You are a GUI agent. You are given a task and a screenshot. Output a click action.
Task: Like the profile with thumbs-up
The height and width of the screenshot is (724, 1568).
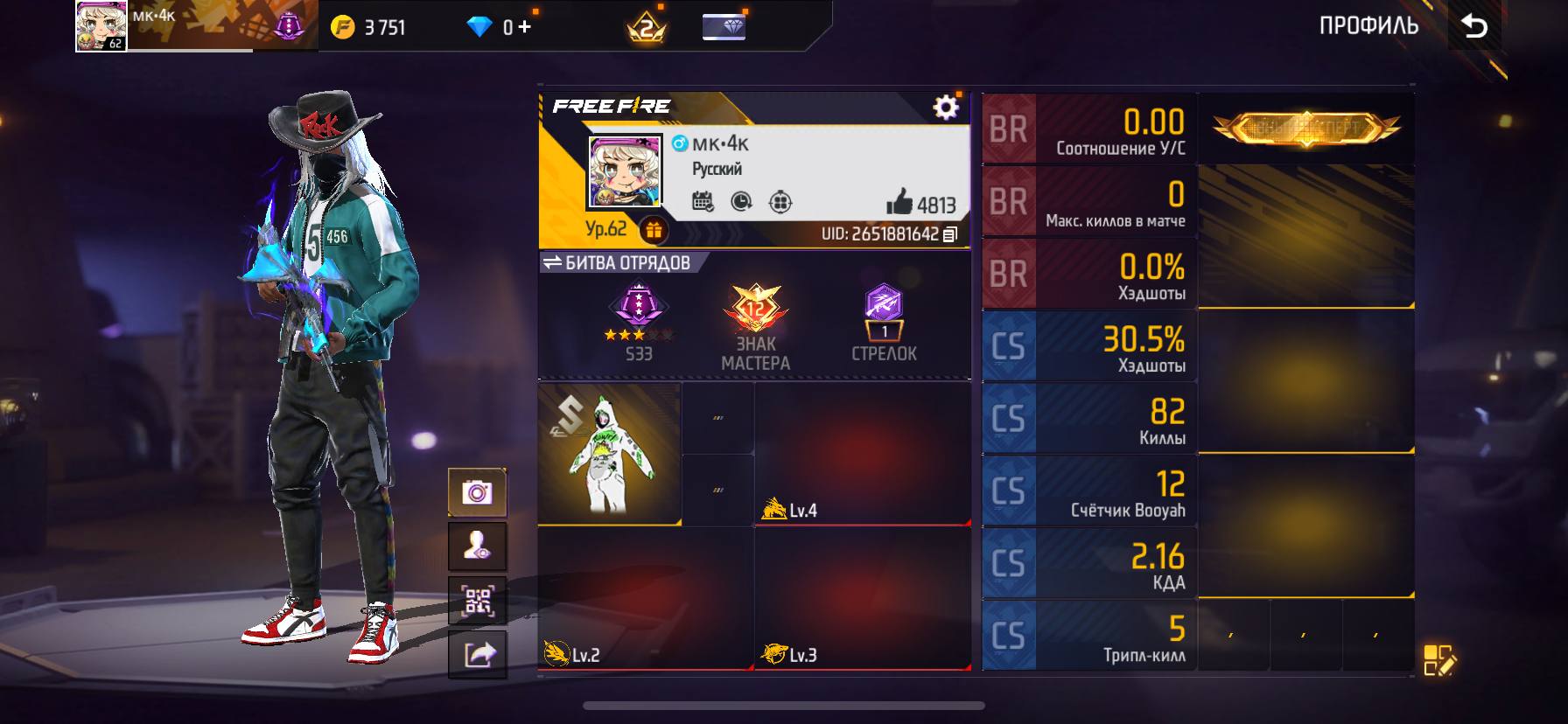click(x=899, y=204)
